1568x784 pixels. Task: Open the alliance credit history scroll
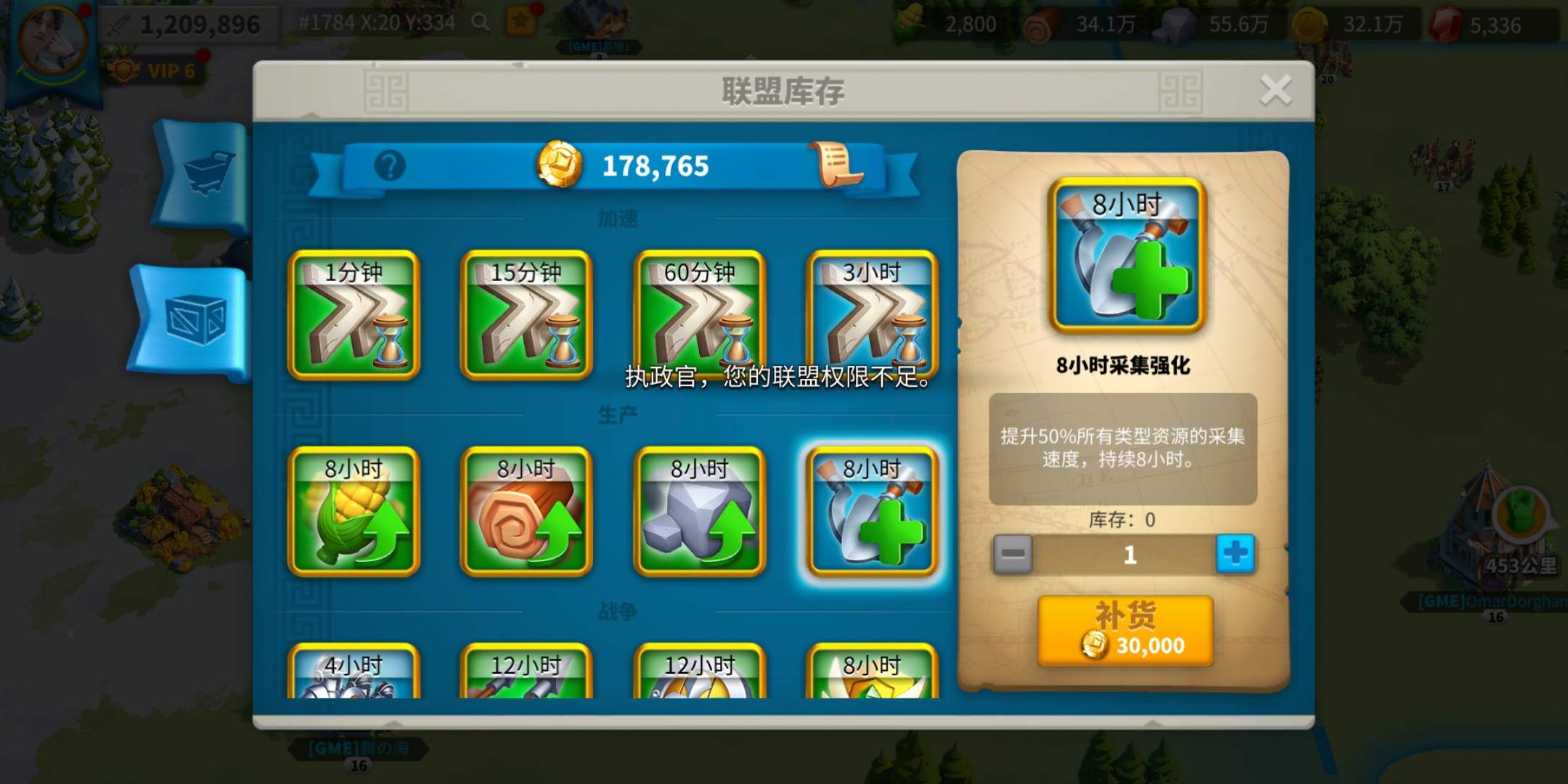(833, 163)
